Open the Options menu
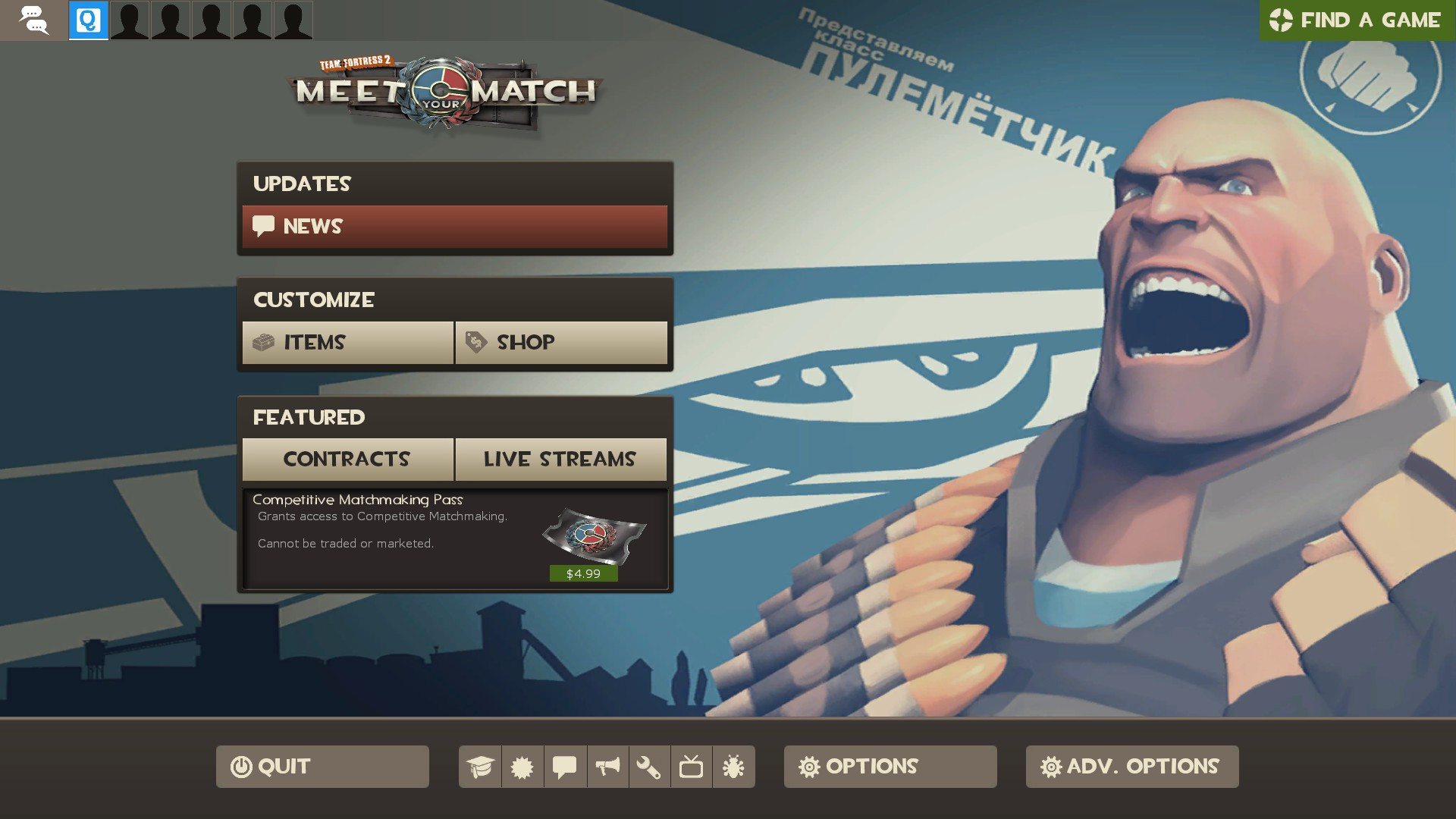 click(890, 767)
